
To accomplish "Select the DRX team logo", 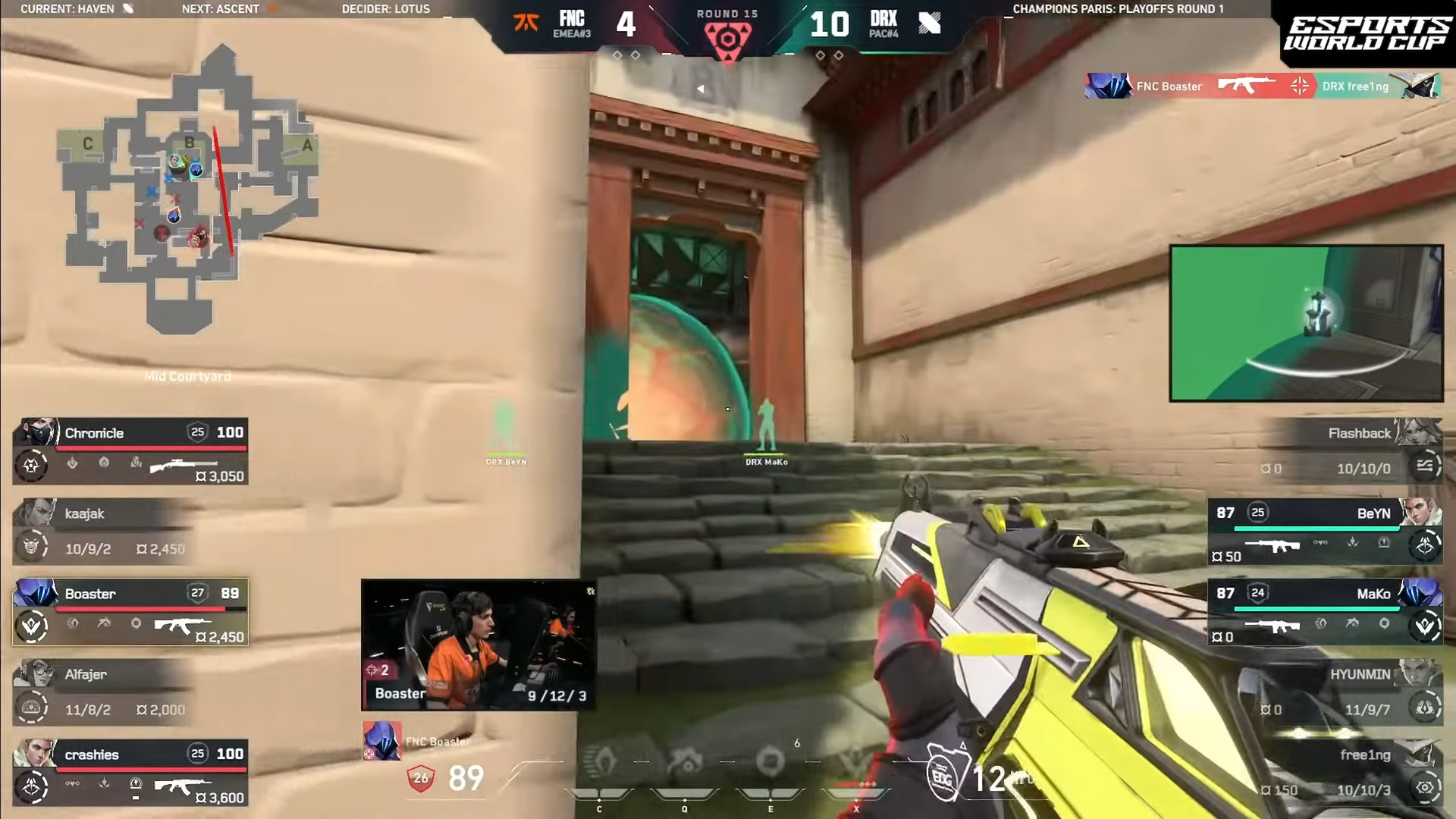I will pyautogui.click(x=929, y=23).
